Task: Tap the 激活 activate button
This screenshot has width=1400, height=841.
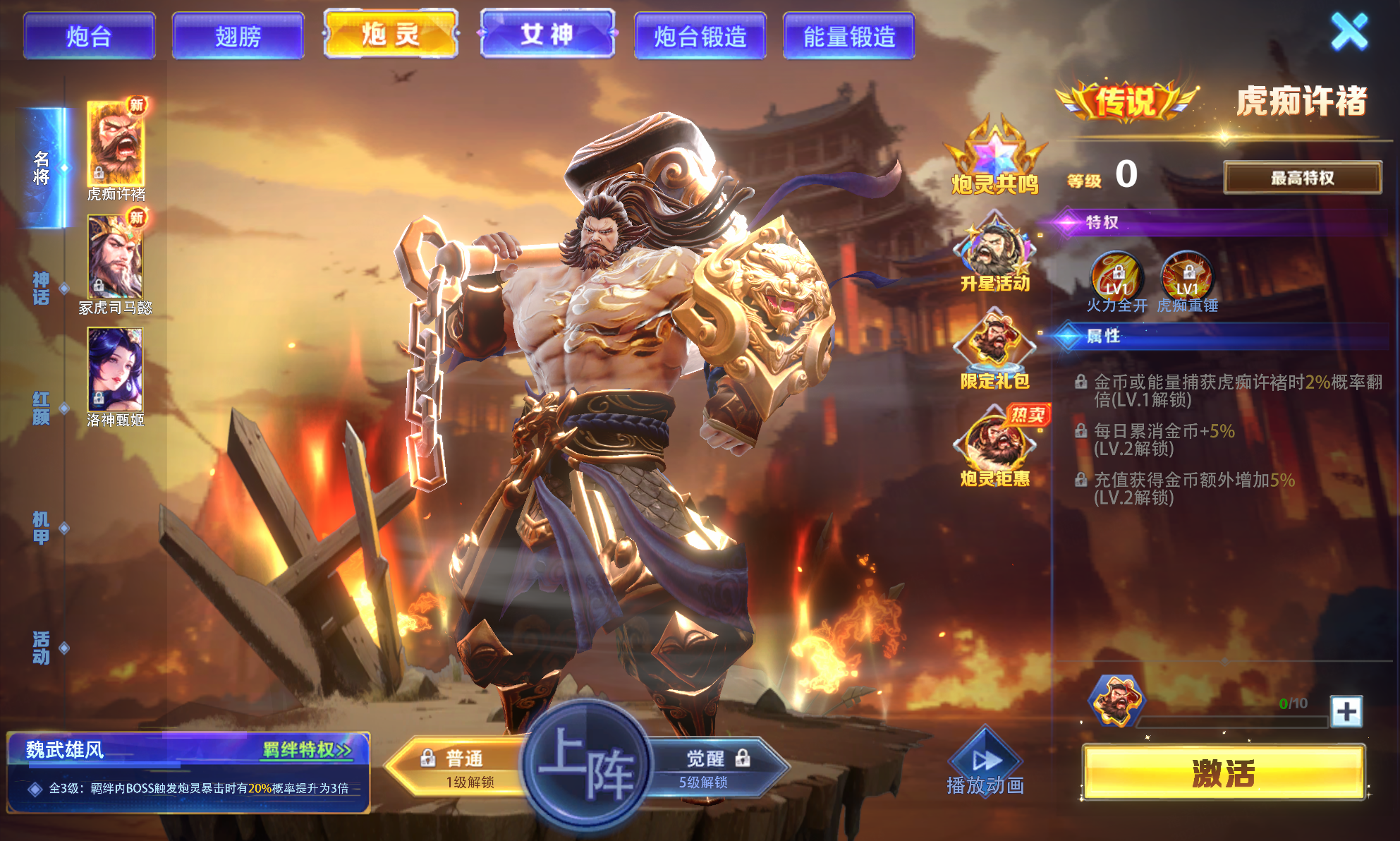Action: click(x=1223, y=773)
